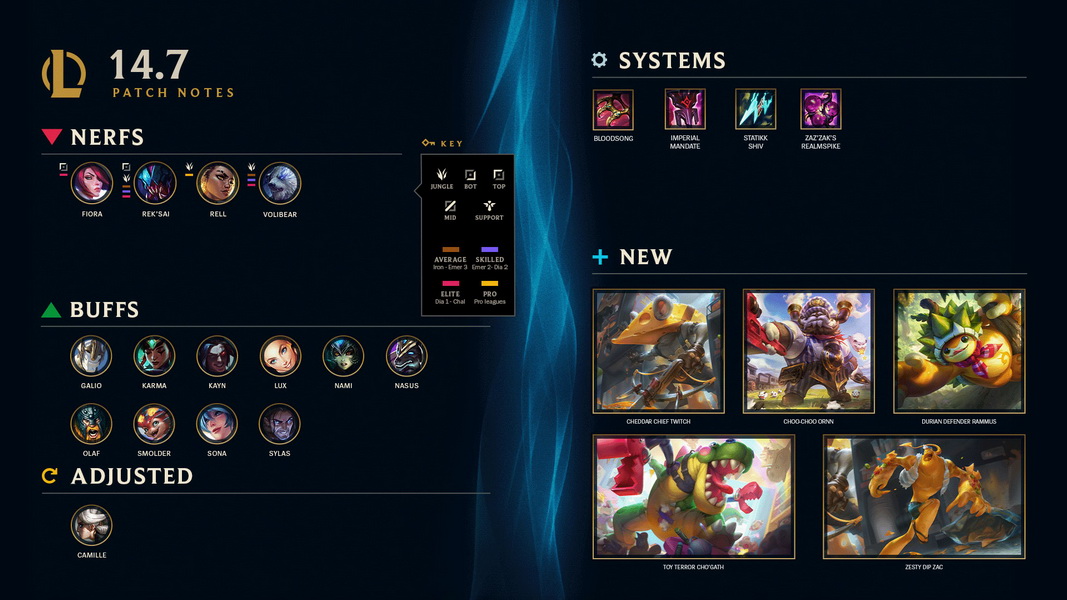Open the Choo-Choo Ornn skin thumbnail

pos(809,351)
